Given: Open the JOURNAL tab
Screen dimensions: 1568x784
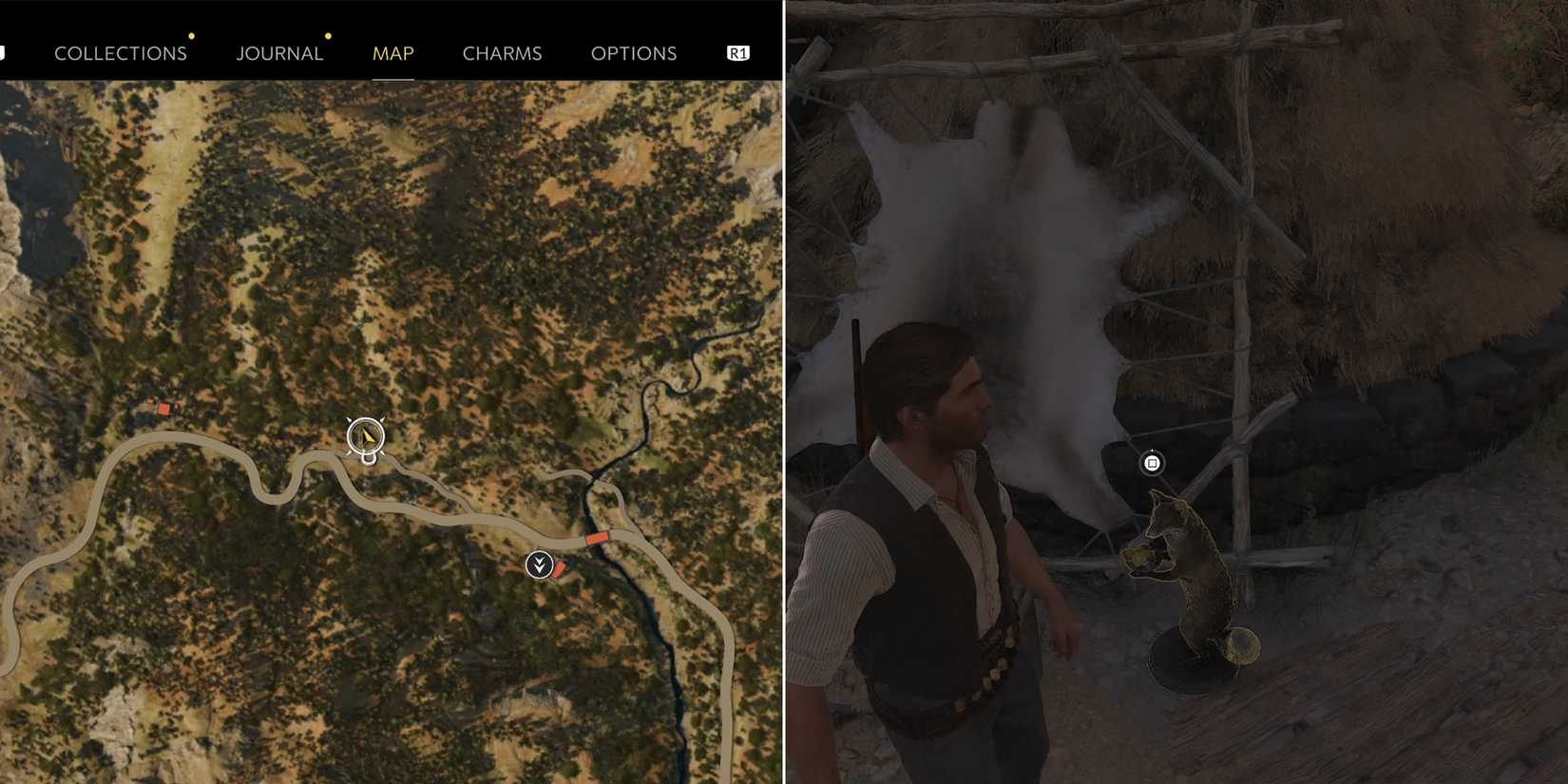Looking at the screenshot, I should tap(279, 53).
